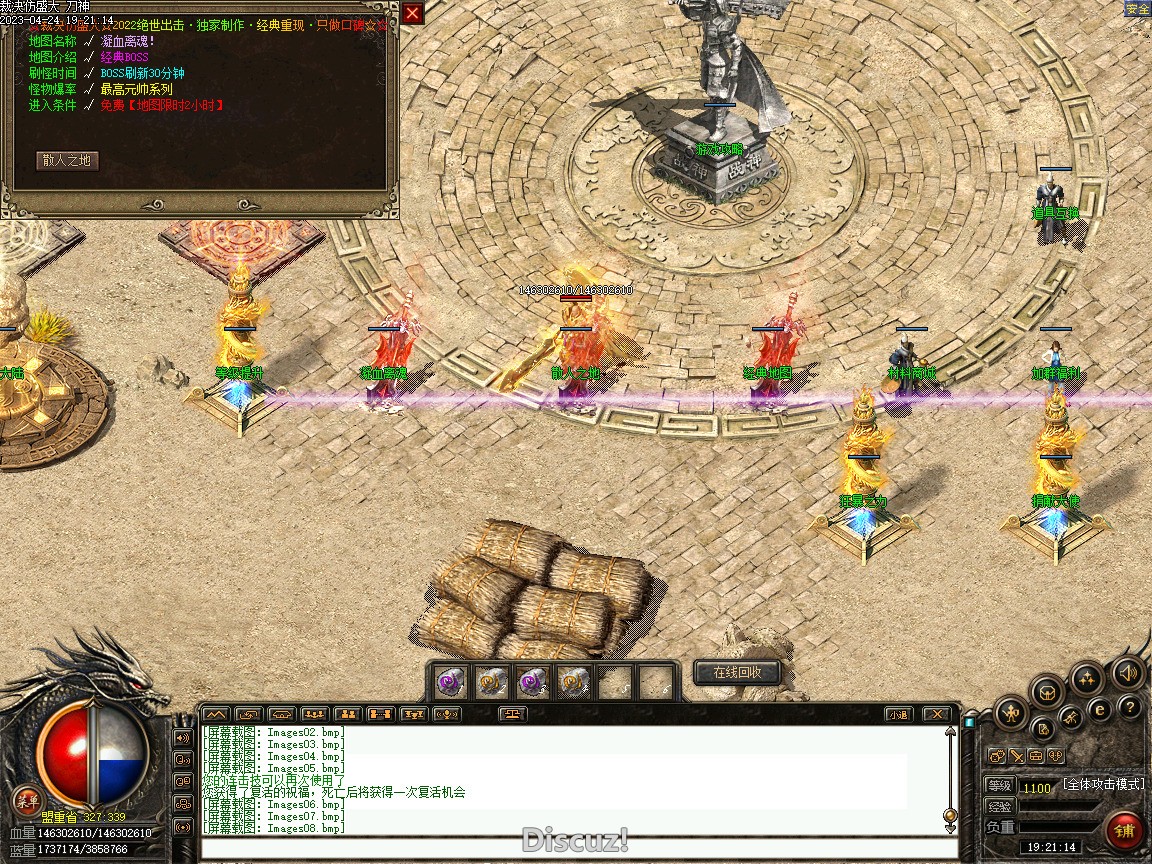Screen dimensions: 1152x864
Task: Click the microphone icon above chat
Action: [x=447, y=714]
